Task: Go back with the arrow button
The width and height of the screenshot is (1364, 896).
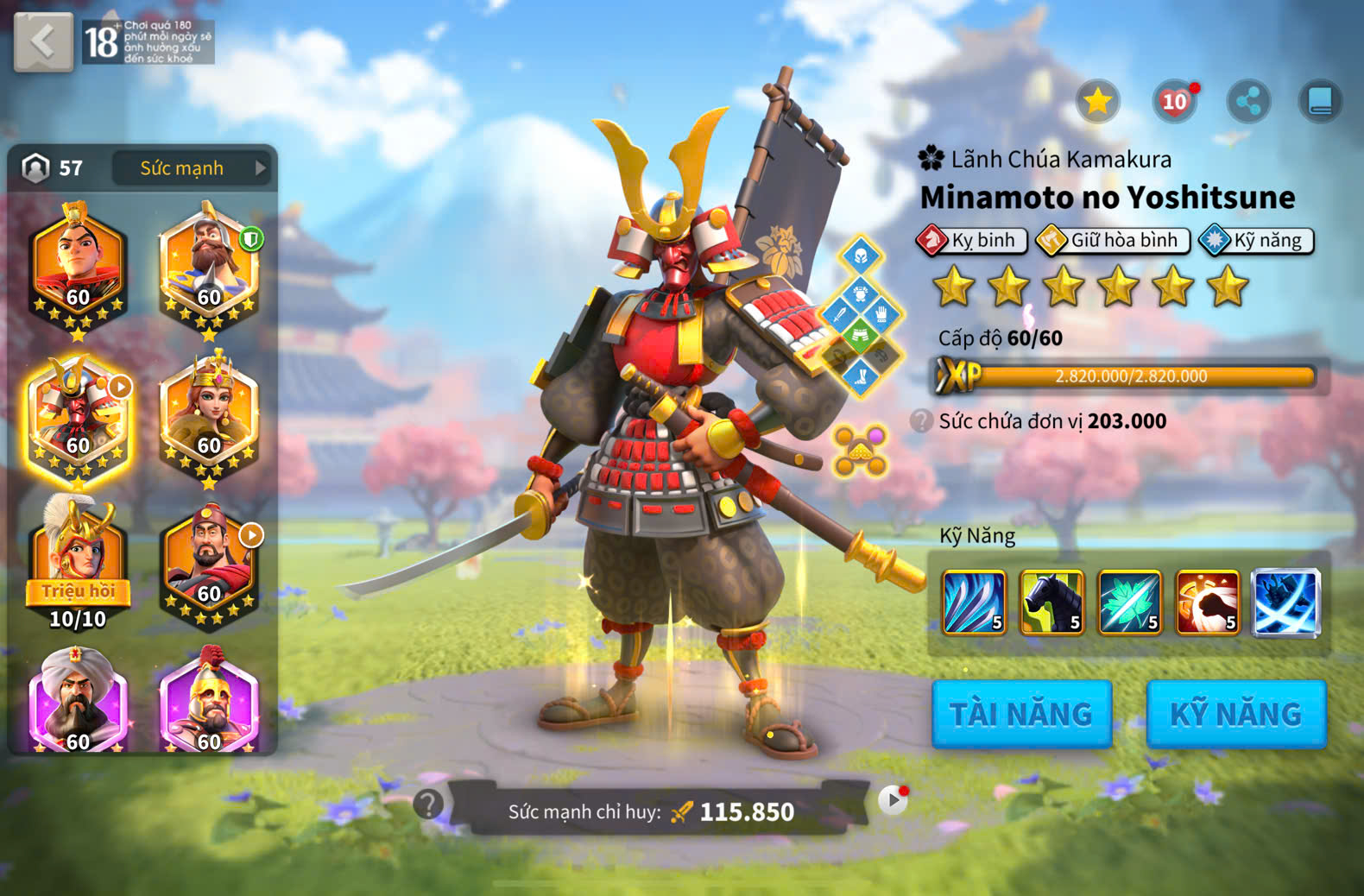Action: 43,41
